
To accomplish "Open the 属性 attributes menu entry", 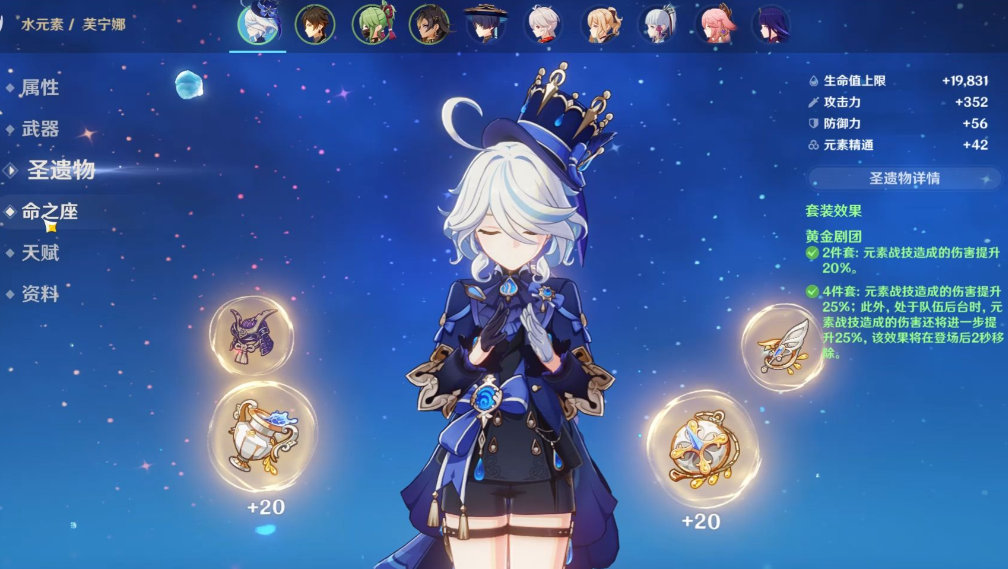I will [x=40, y=88].
